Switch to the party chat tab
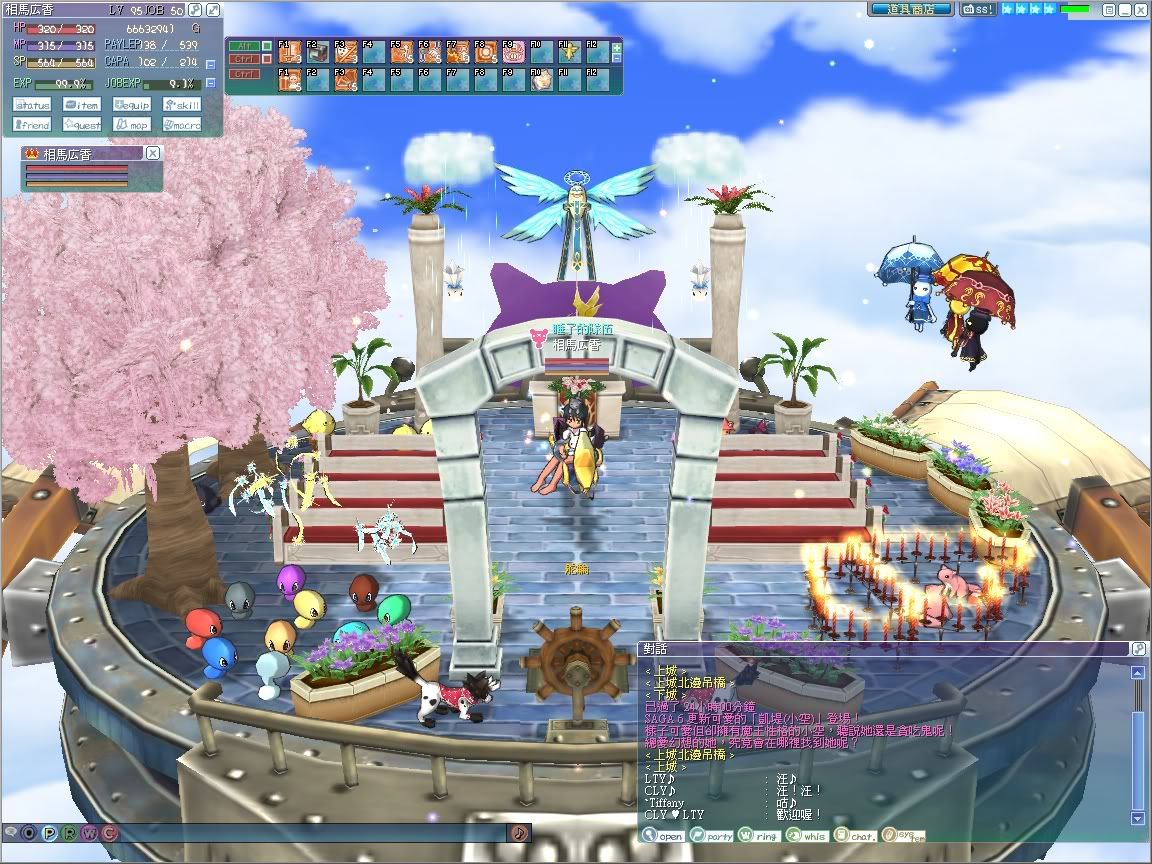Image resolution: width=1152 pixels, height=864 pixels. point(711,836)
